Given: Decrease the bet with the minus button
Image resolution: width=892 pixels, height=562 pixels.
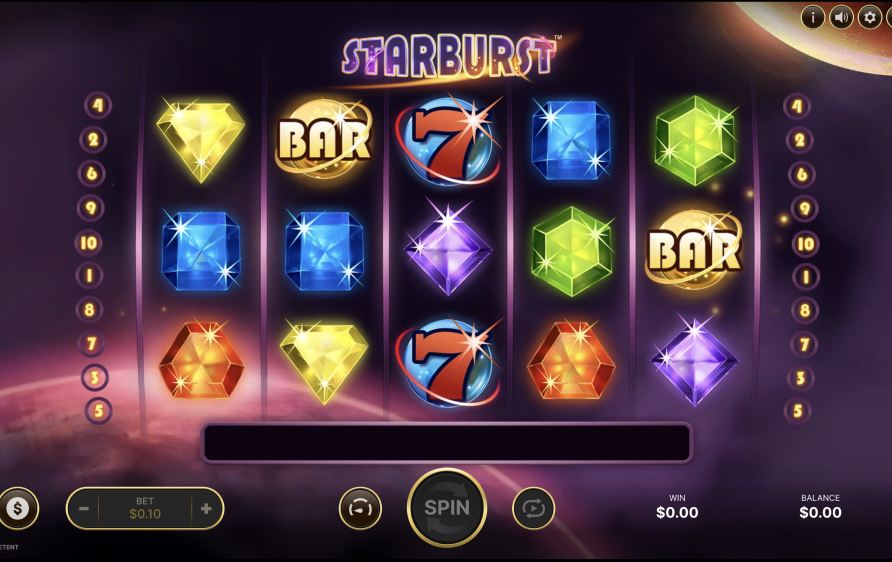Looking at the screenshot, I should coord(84,509).
